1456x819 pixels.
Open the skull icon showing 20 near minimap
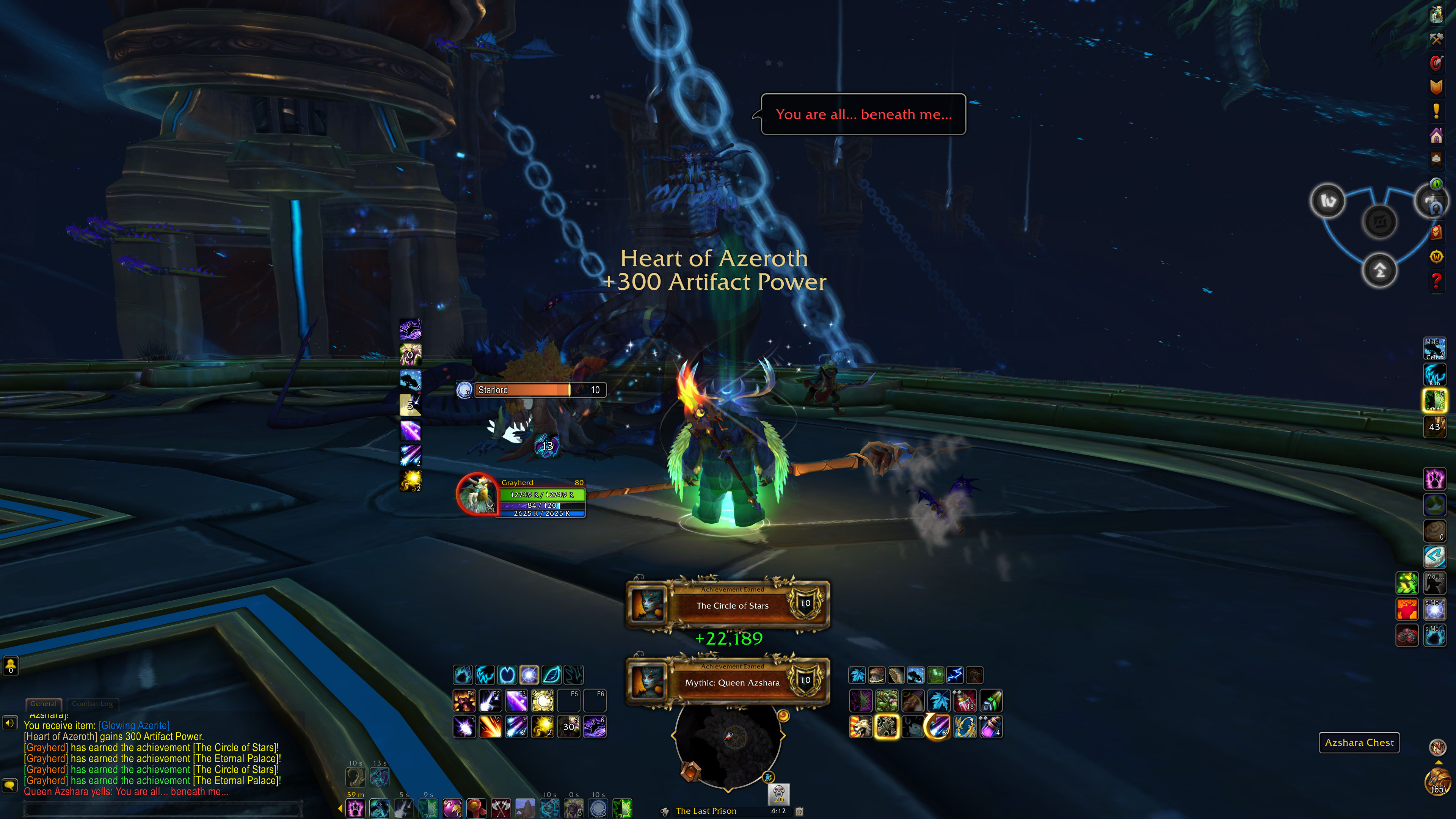click(778, 794)
